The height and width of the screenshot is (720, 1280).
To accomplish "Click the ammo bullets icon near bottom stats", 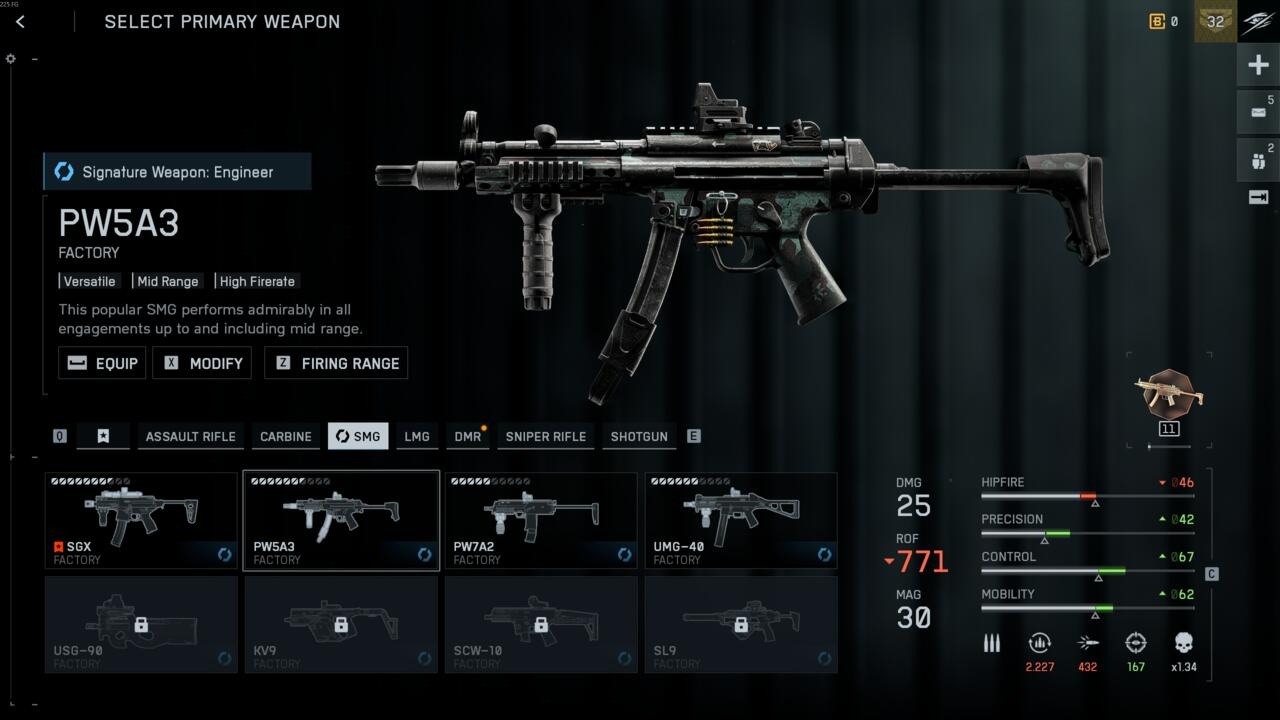I will tap(991, 643).
